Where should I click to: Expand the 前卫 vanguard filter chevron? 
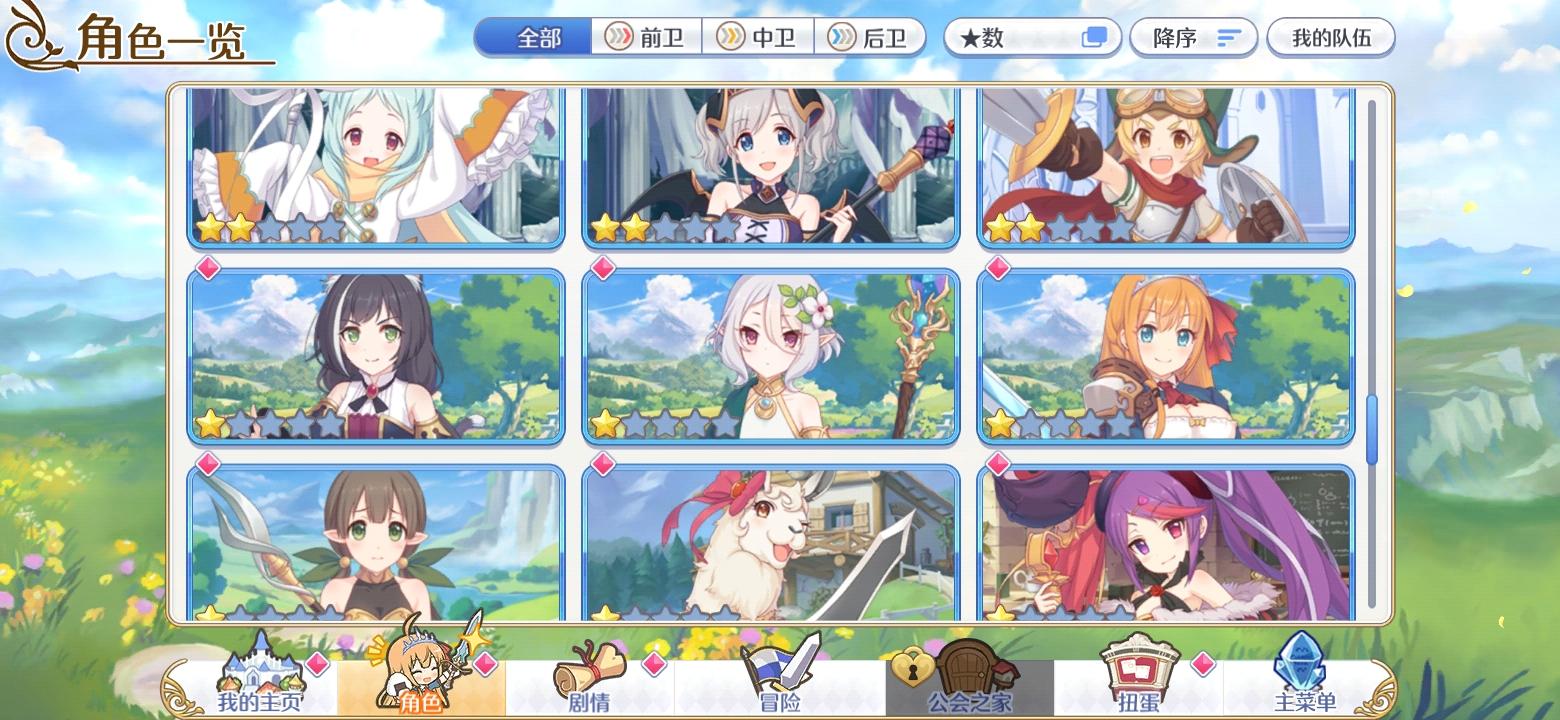pos(620,36)
